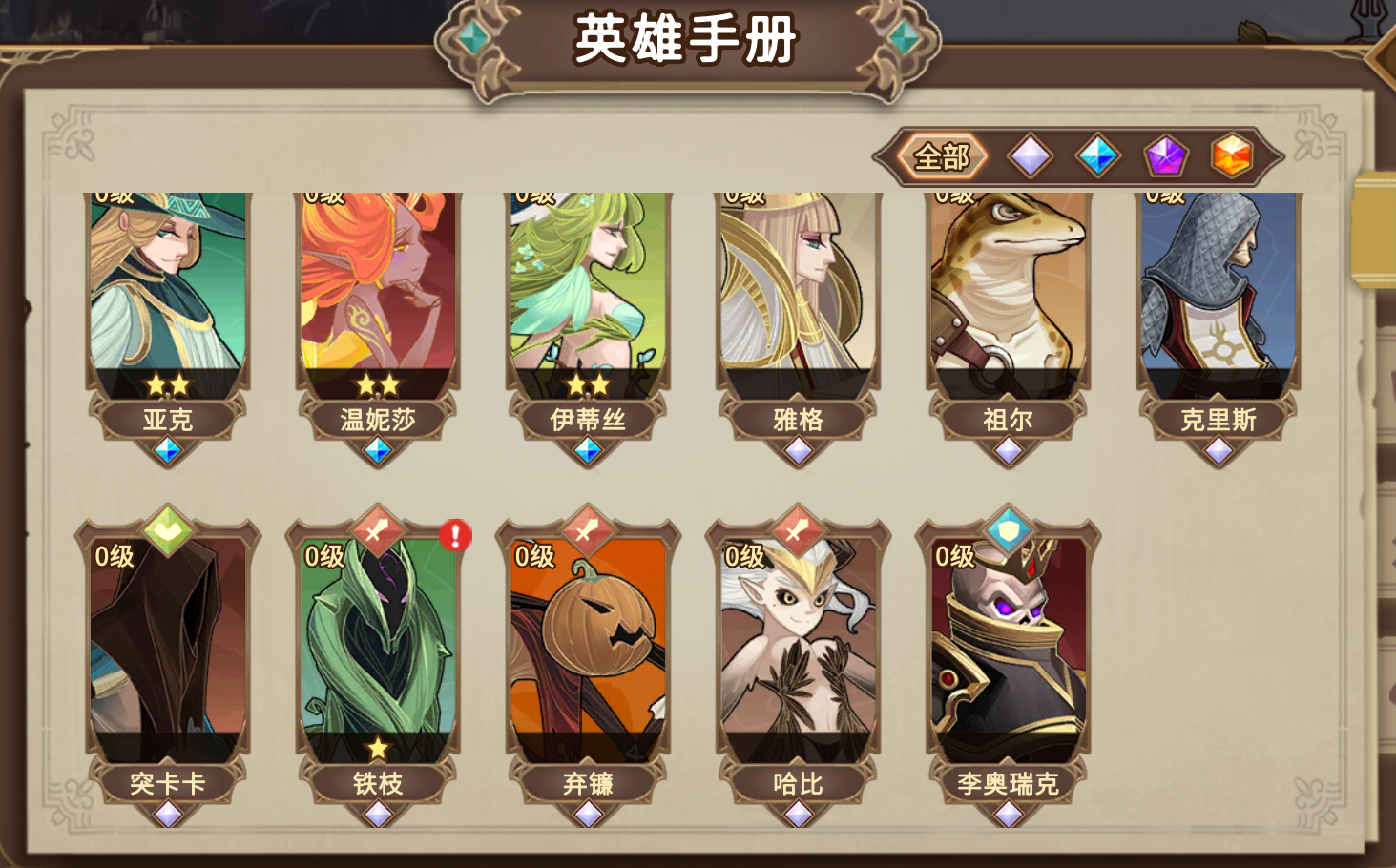1396x868 pixels.
Task: Filter heroes by the blue diamond rarity
Action: tap(1096, 155)
